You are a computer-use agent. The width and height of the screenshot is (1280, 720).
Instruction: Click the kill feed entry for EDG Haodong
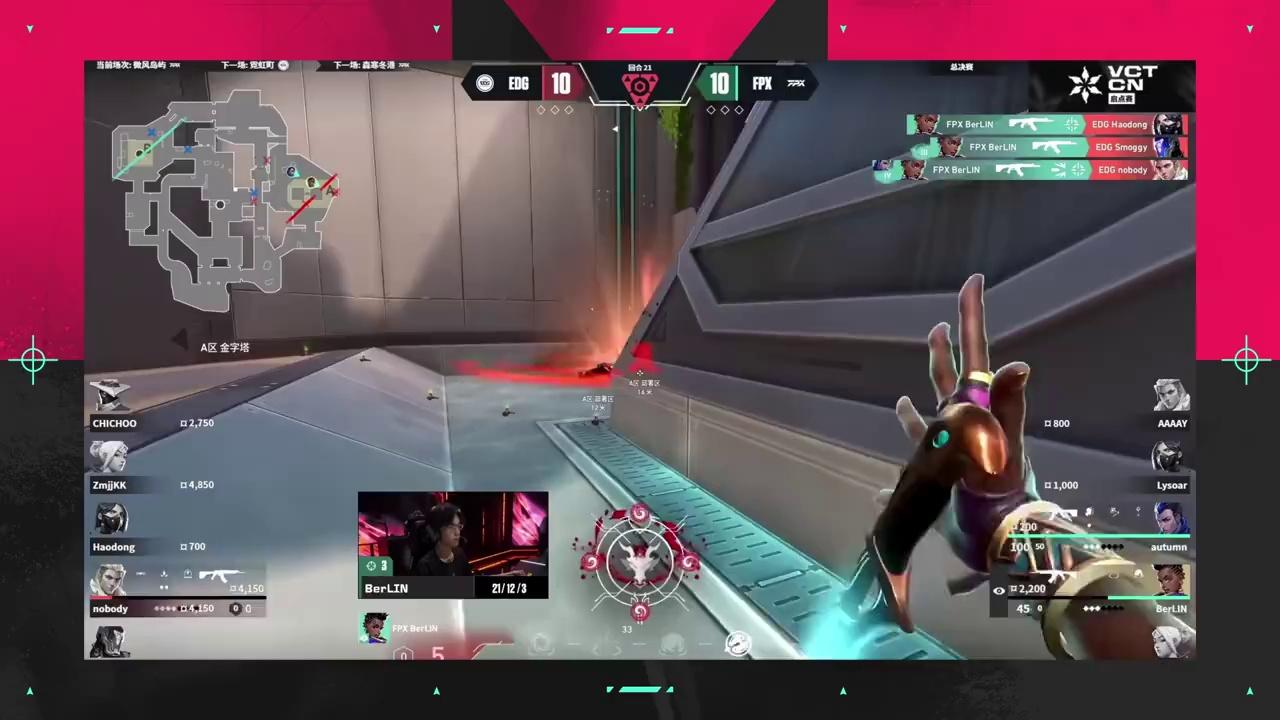(x=1046, y=125)
